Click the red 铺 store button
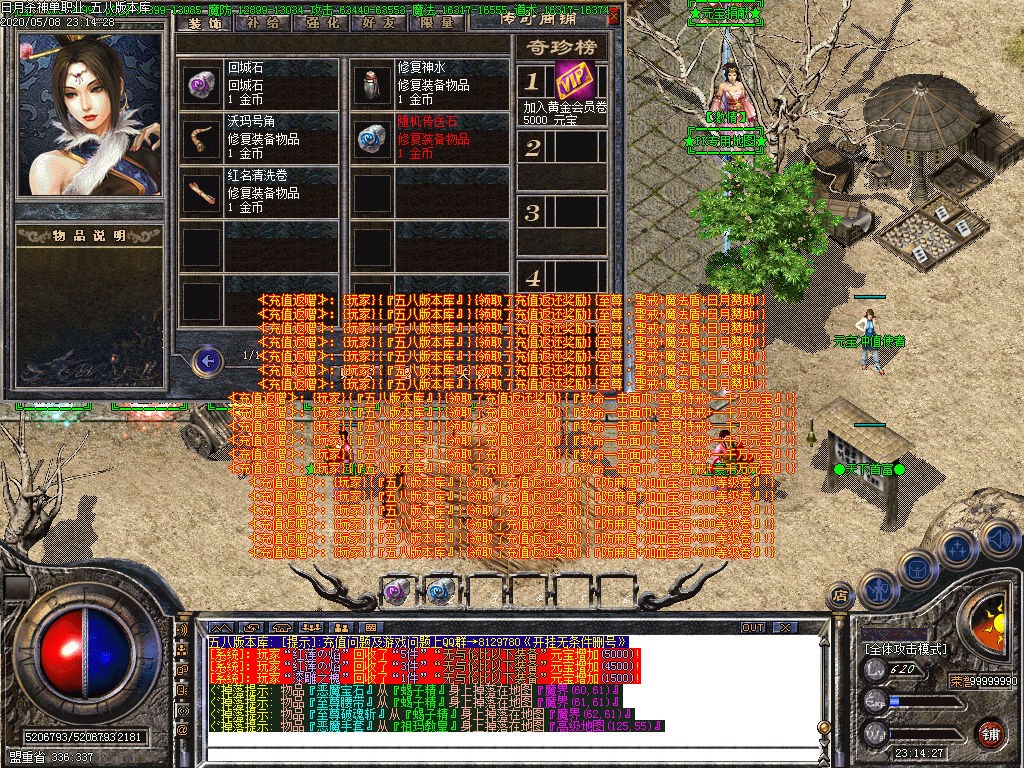 [989, 732]
